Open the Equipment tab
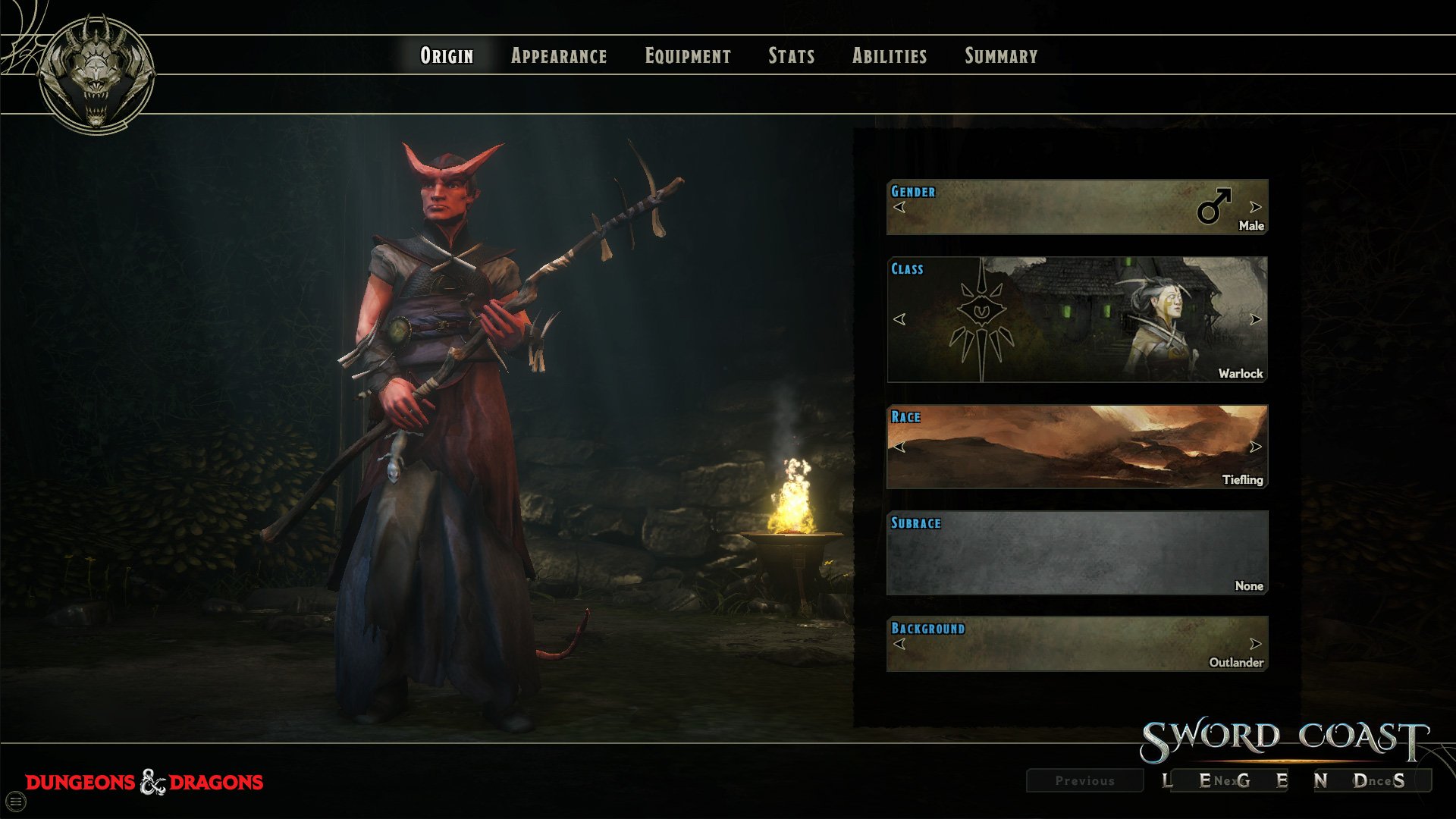This screenshot has width=1456, height=819. point(688,56)
